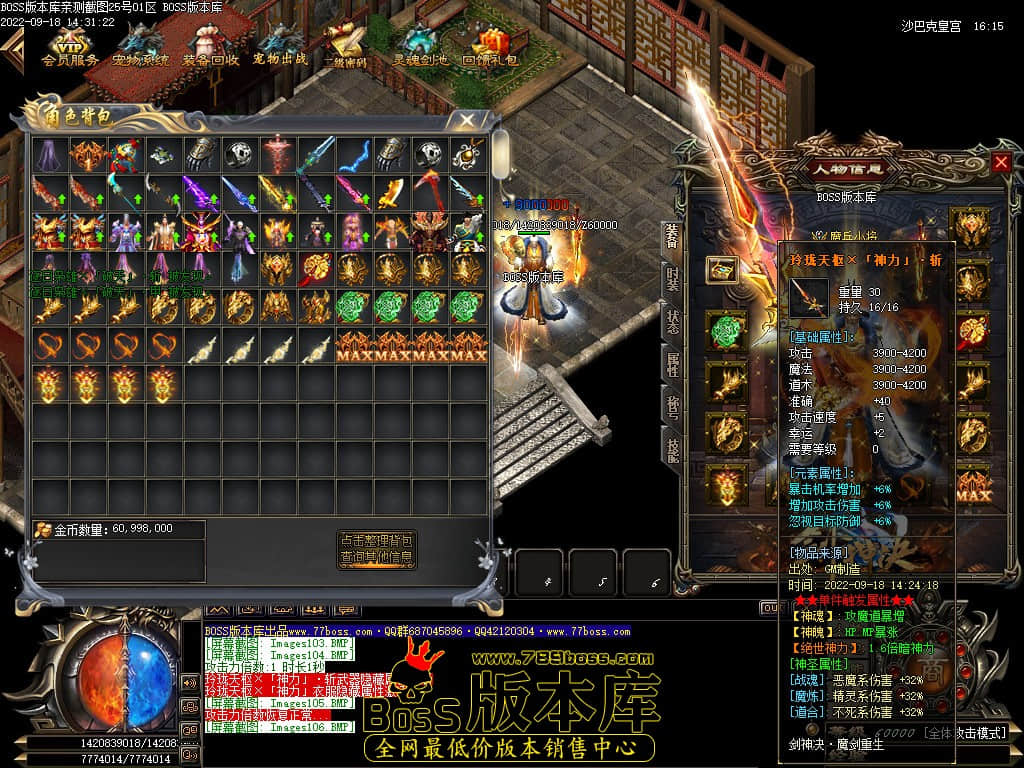1024x768 pixels.
Task: Select the 宠物出战 pet battle icon
Action: coord(280,45)
